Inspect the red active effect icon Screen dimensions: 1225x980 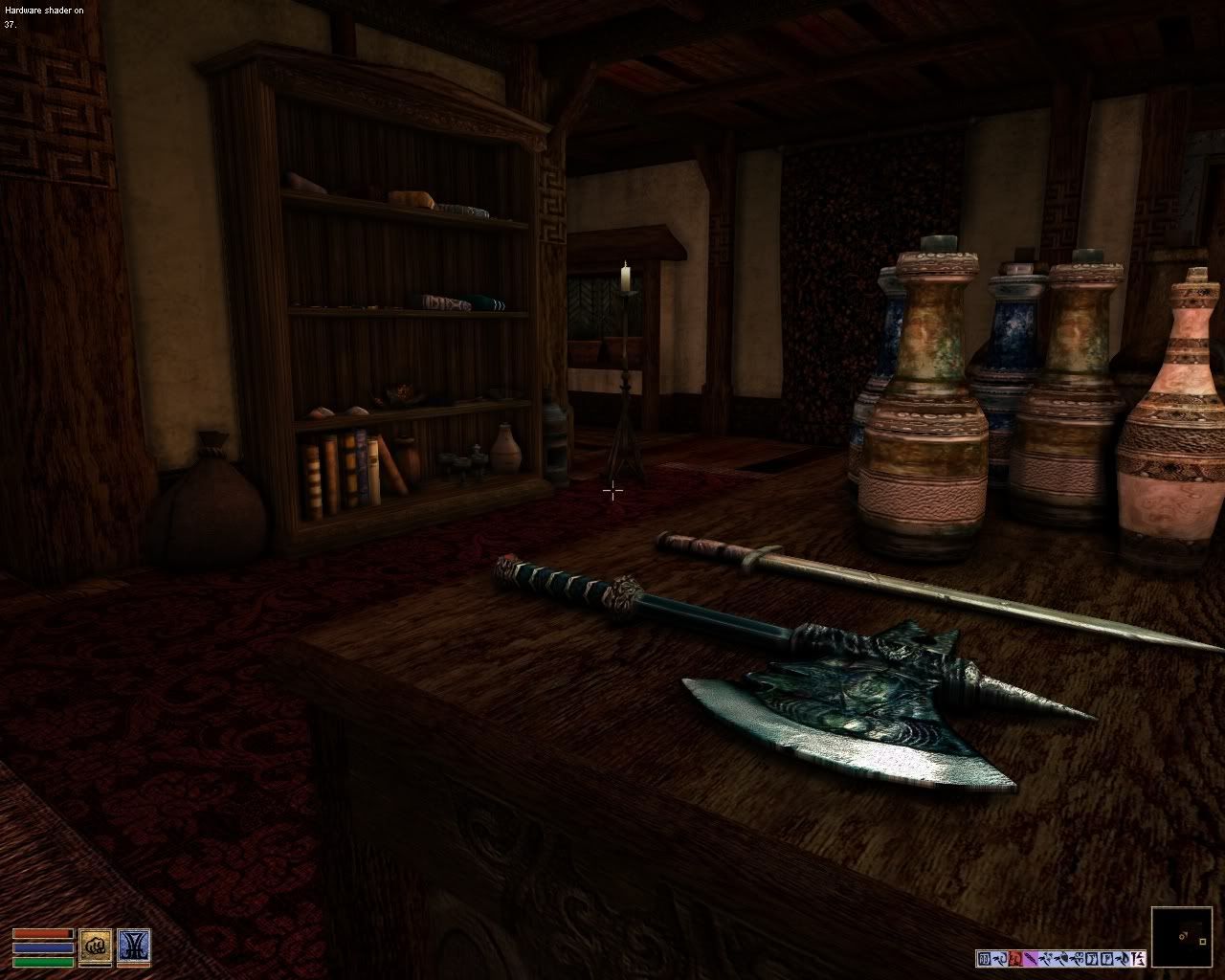click(1015, 959)
